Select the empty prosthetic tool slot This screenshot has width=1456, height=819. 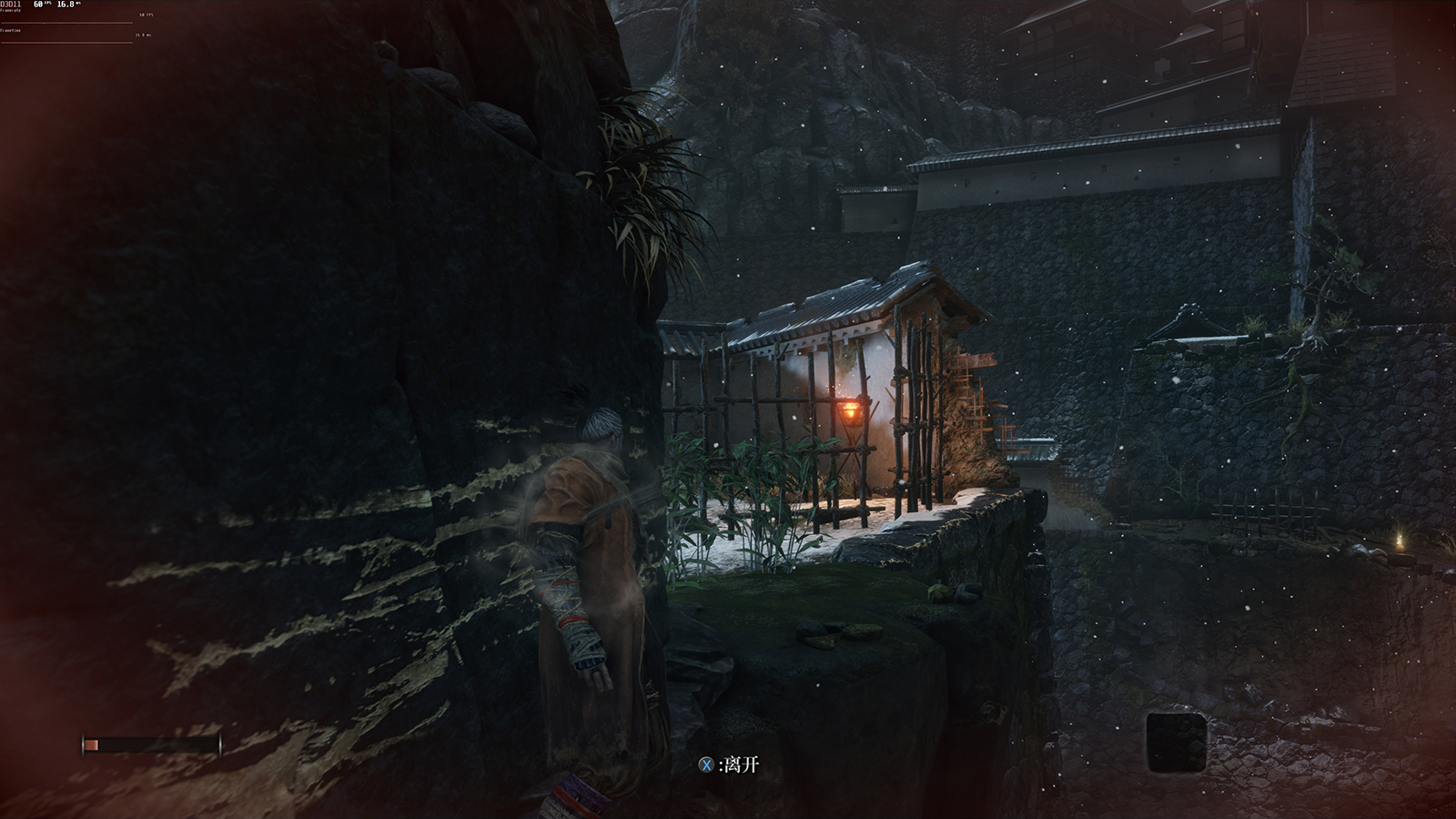(1176, 741)
